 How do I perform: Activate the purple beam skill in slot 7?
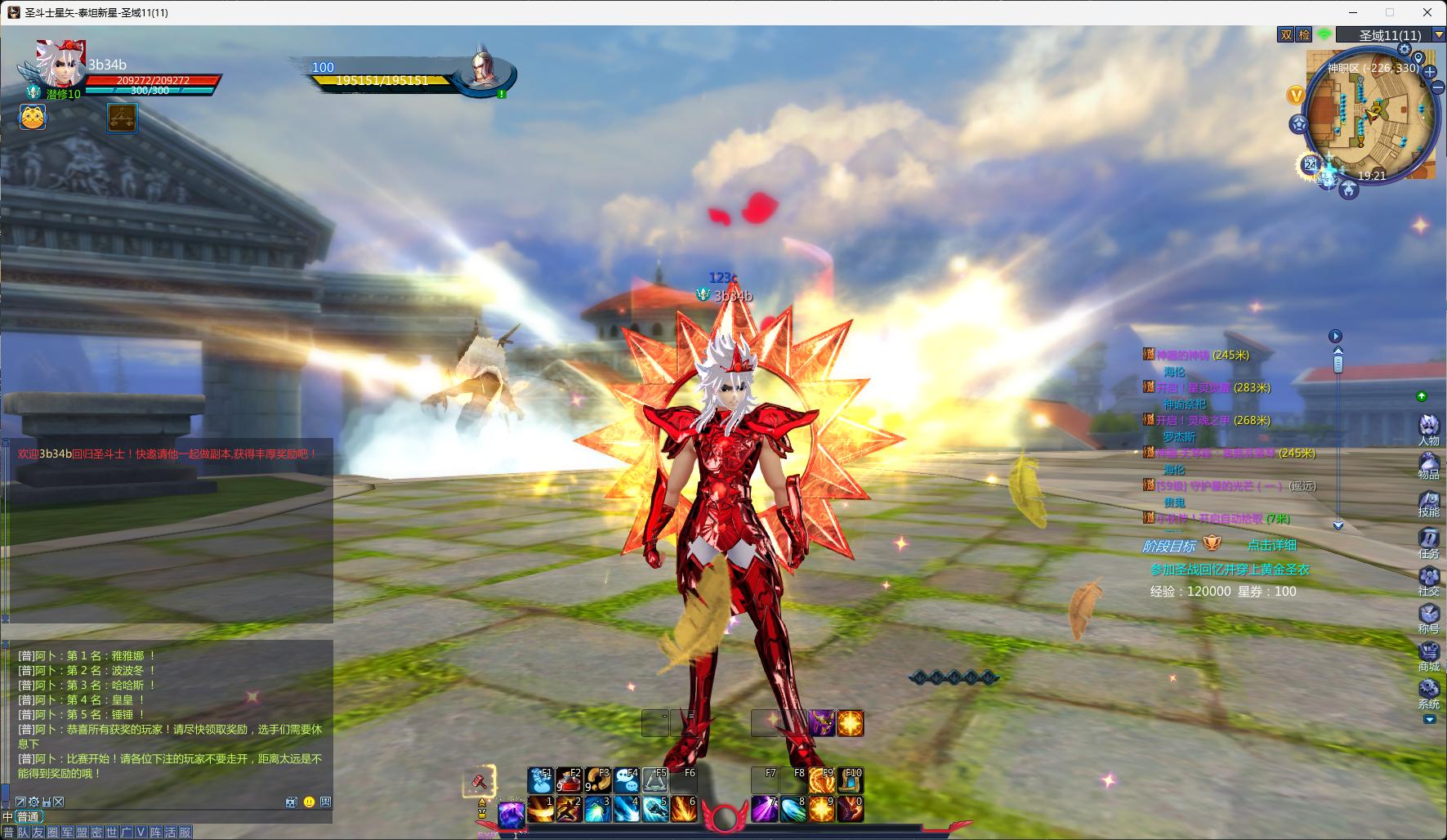pyautogui.click(x=764, y=809)
